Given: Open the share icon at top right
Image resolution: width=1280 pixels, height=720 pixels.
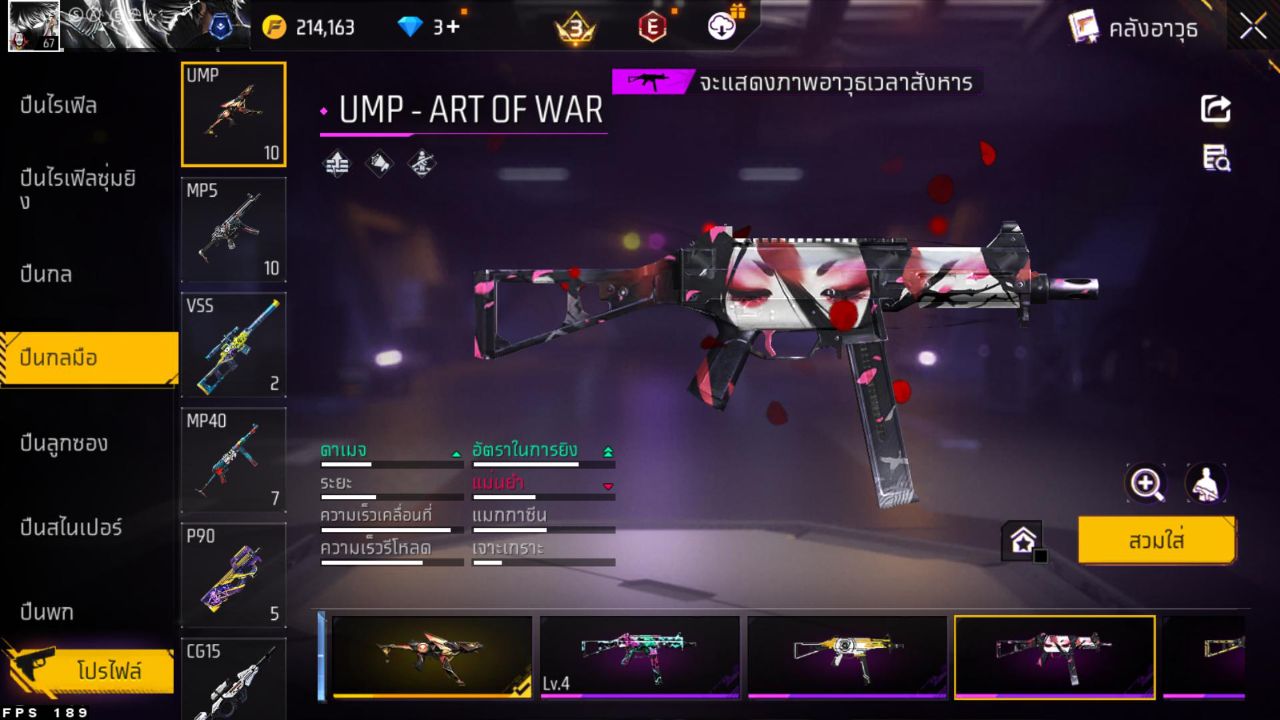Looking at the screenshot, I should 1215,110.
